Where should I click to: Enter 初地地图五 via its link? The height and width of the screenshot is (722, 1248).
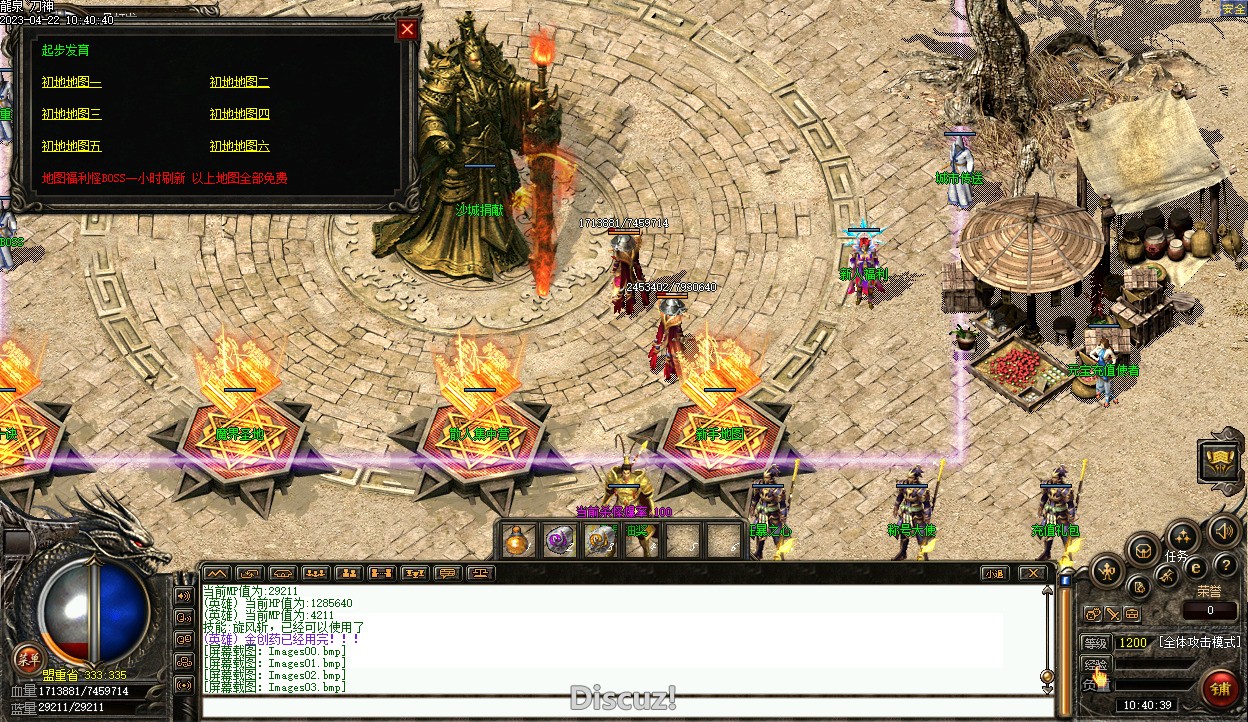click(x=71, y=147)
